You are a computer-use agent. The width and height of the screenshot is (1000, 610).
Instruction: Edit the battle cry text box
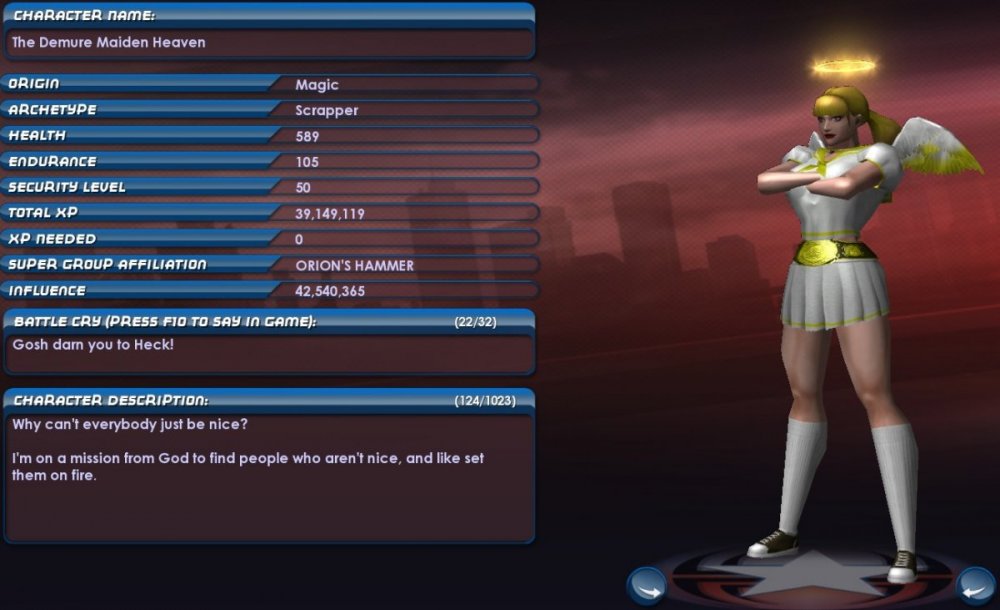tap(268, 352)
